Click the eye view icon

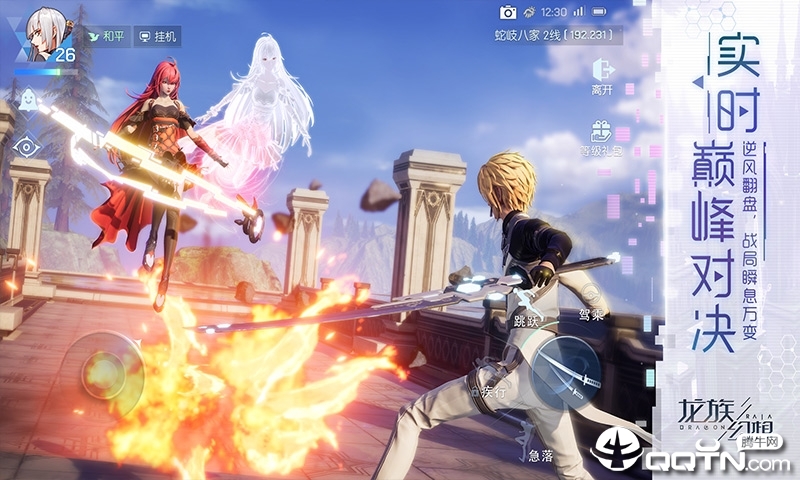coord(28,146)
